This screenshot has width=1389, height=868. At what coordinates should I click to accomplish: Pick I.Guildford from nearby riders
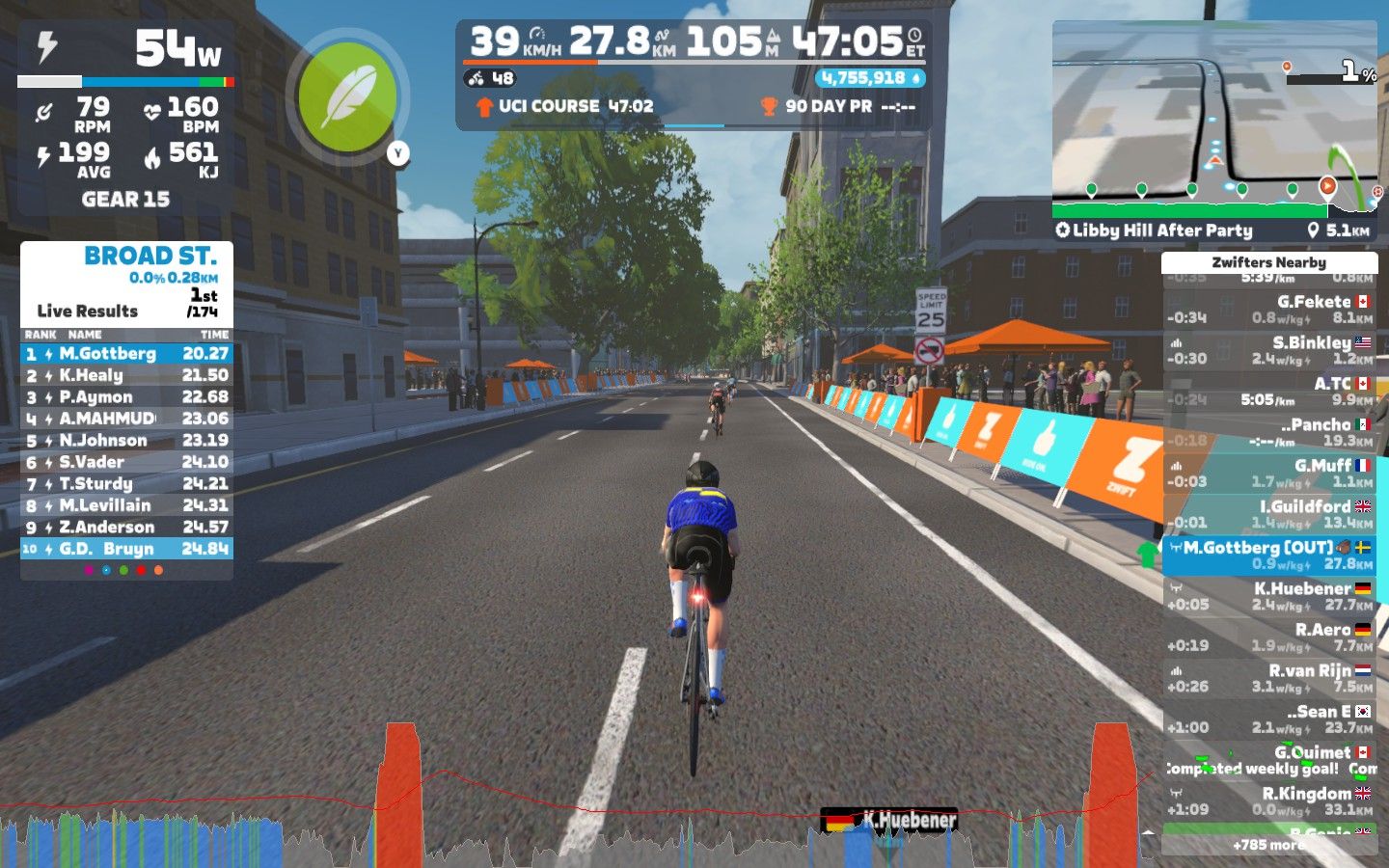coord(1268,514)
